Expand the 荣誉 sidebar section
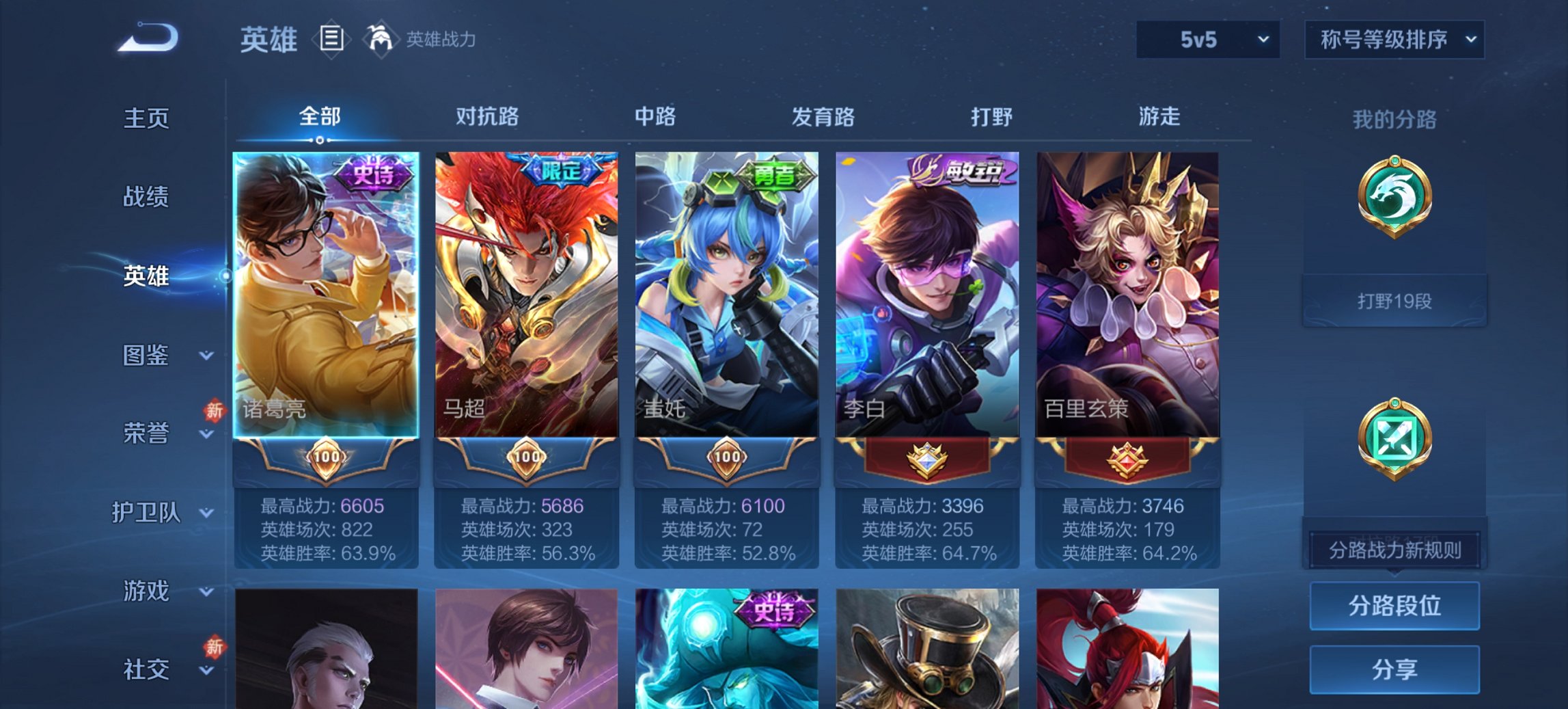Viewport: 1568px width, 709px height. (147, 433)
